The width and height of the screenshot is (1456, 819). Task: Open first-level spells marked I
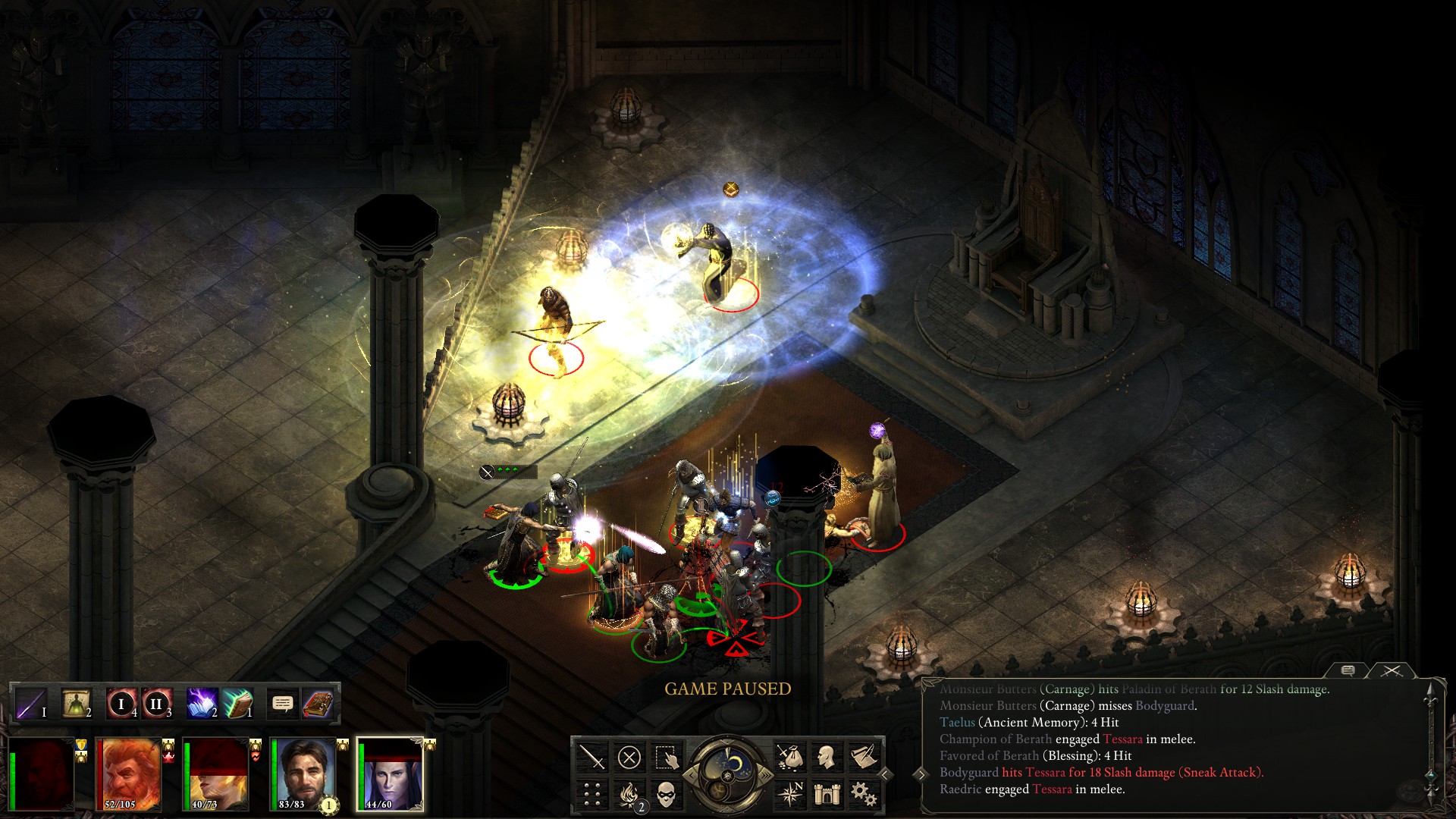(x=121, y=704)
